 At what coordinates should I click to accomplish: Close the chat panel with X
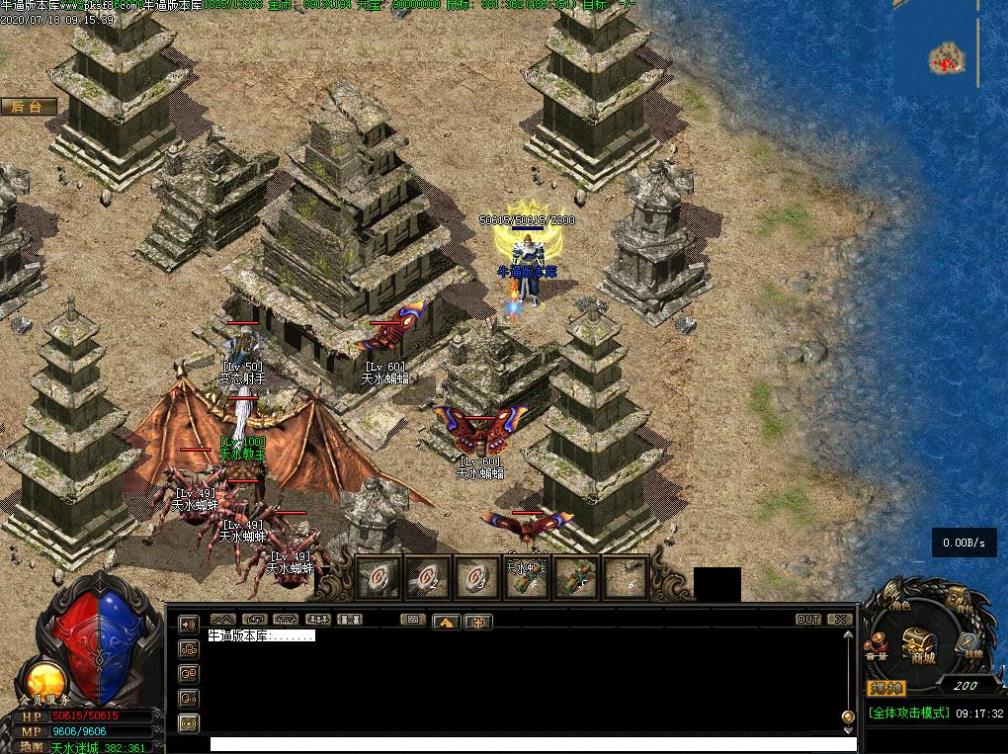click(841, 620)
